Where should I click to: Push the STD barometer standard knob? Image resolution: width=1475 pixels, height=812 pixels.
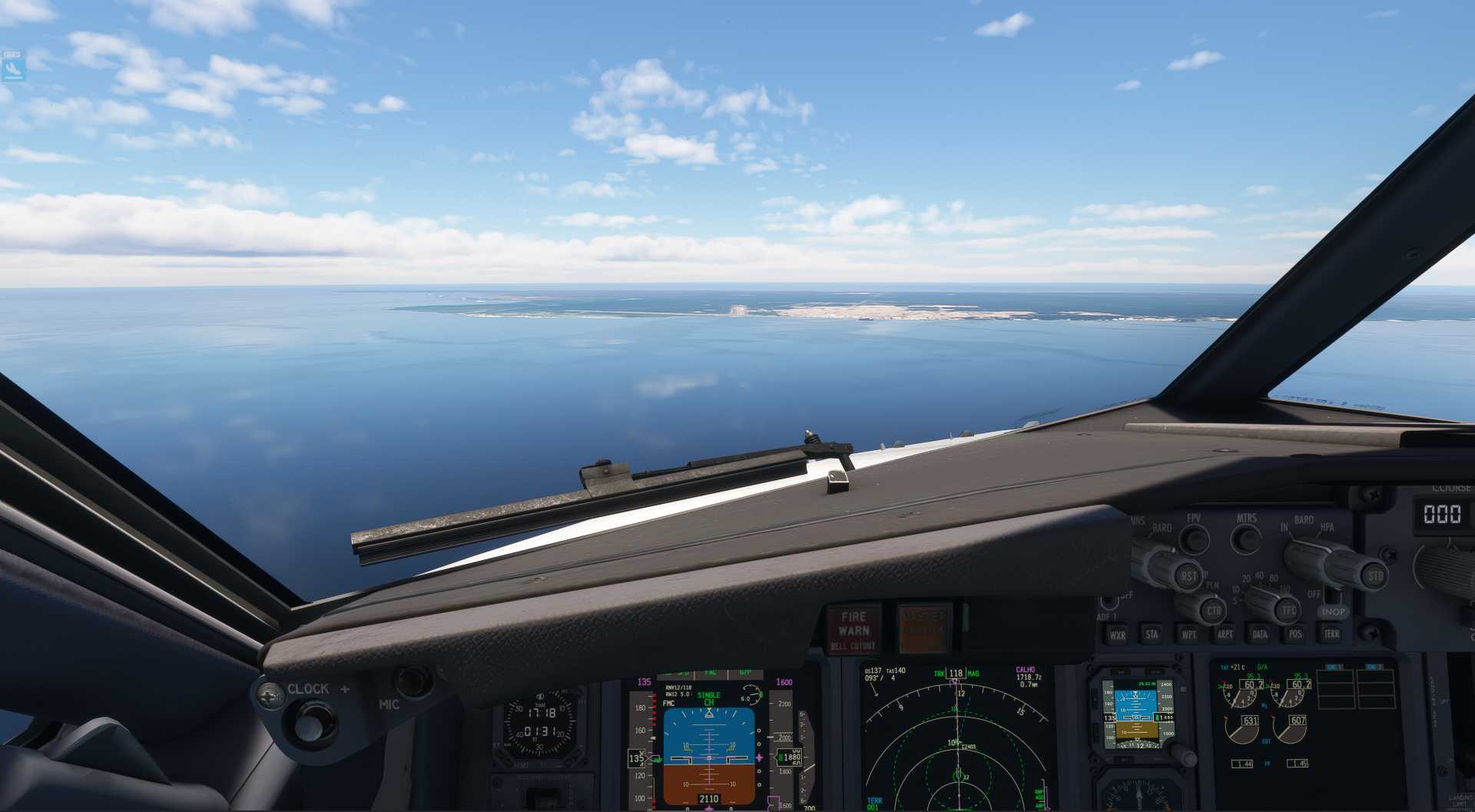(x=1374, y=575)
